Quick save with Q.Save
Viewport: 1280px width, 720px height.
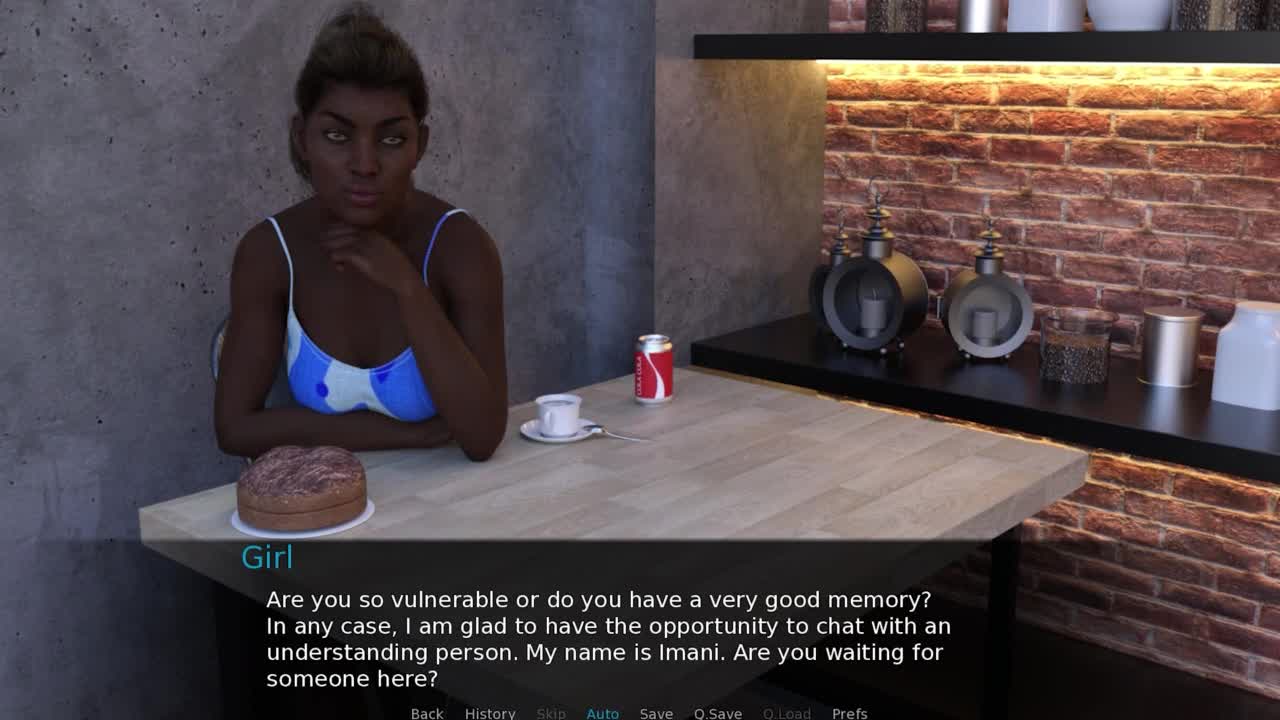[x=718, y=713]
